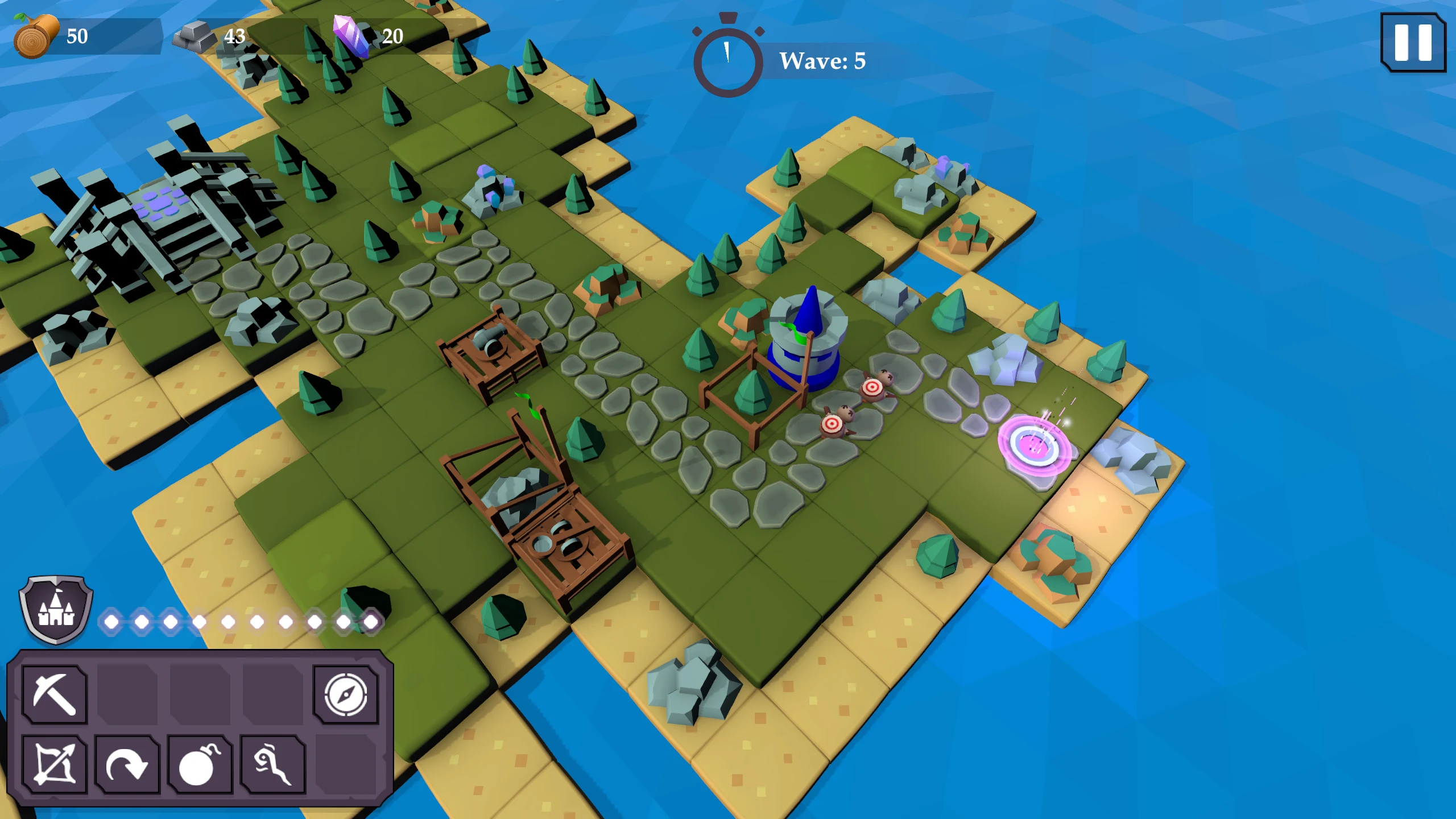Viewport: 1456px width, 819px height.
Task: Pause the game
Action: pyautogui.click(x=1412, y=43)
